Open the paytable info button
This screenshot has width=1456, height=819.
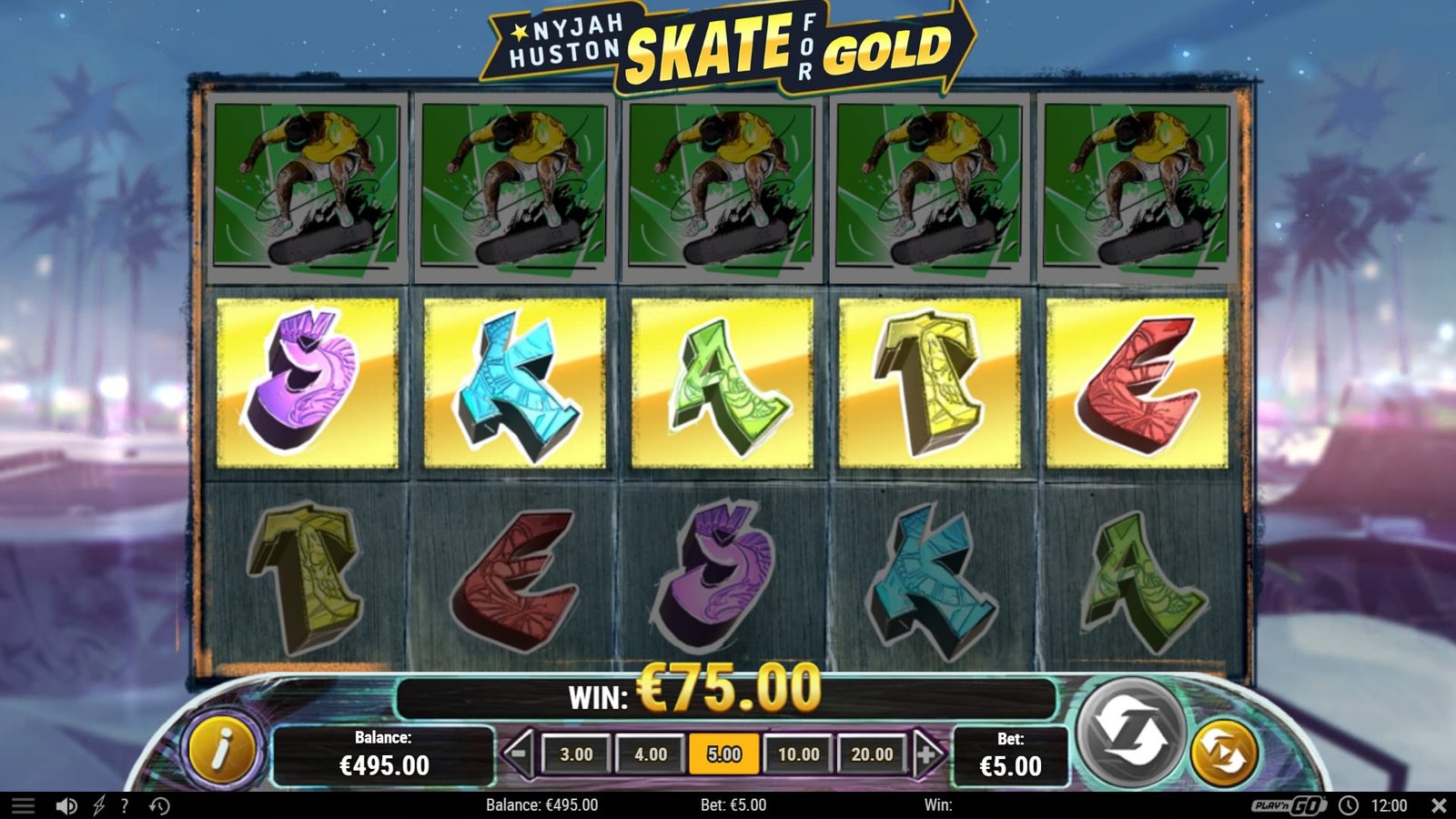pos(222,751)
